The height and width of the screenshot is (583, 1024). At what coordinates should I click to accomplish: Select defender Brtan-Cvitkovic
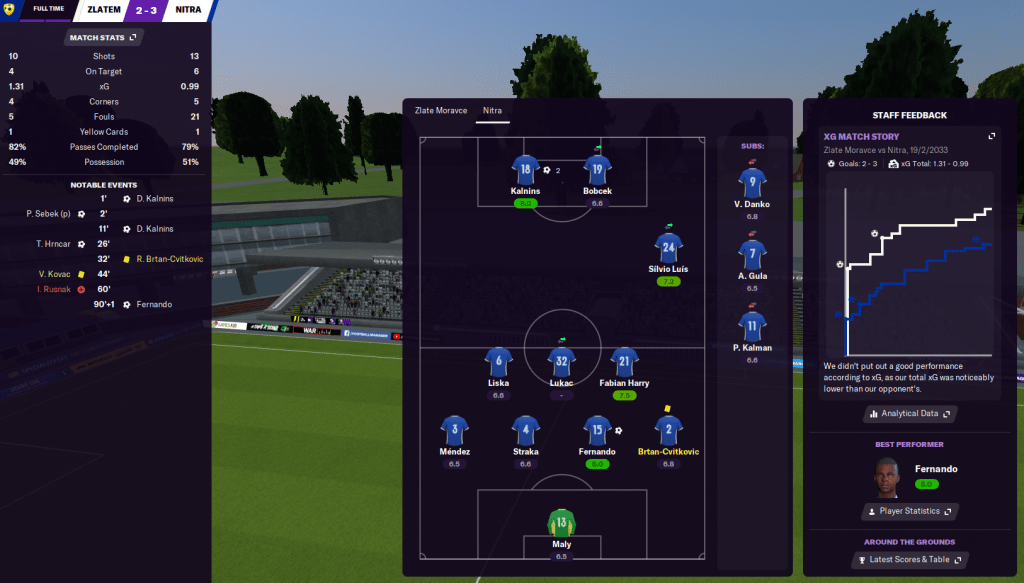click(x=668, y=432)
